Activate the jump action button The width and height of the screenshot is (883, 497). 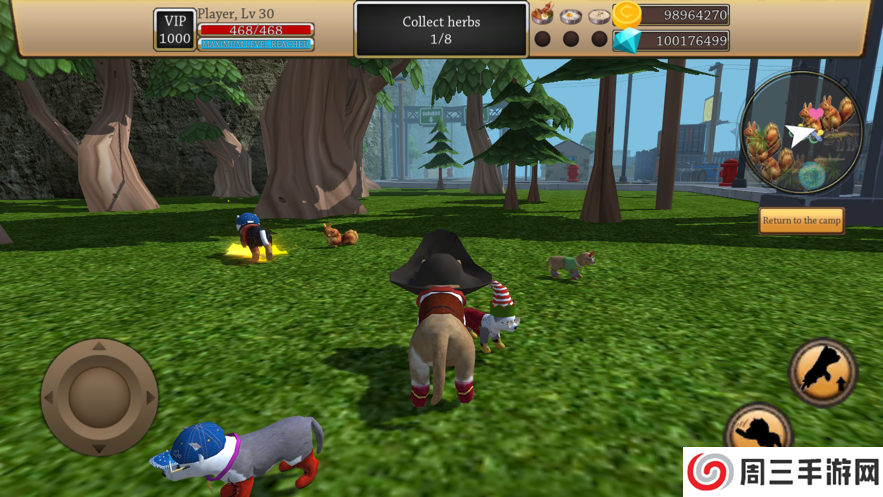pos(822,372)
